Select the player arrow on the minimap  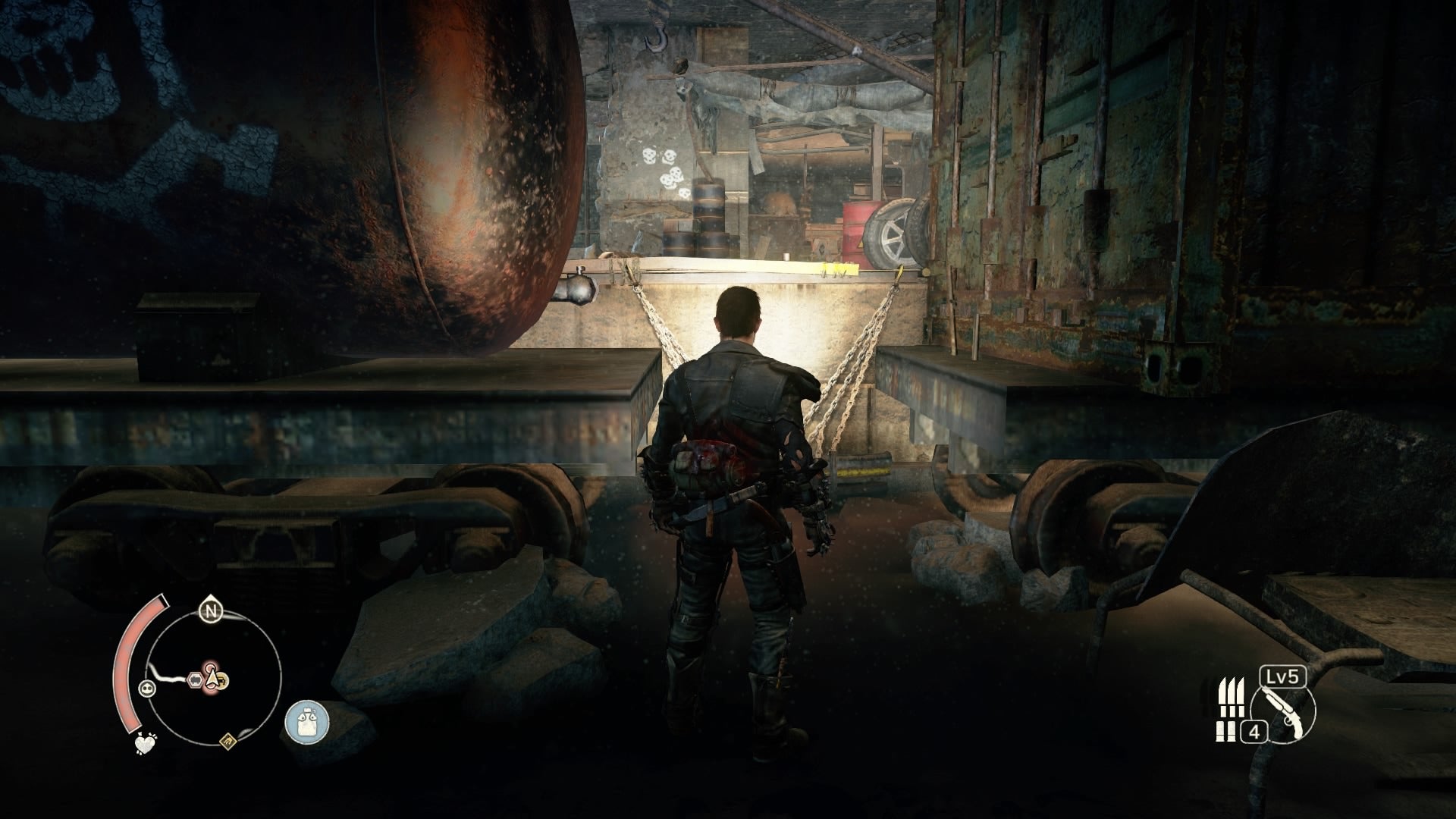tap(212, 679)
